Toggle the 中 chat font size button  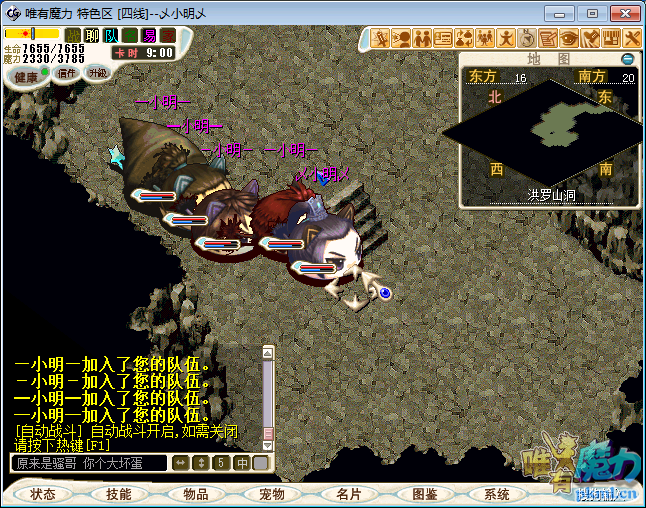tap(242, 463)
